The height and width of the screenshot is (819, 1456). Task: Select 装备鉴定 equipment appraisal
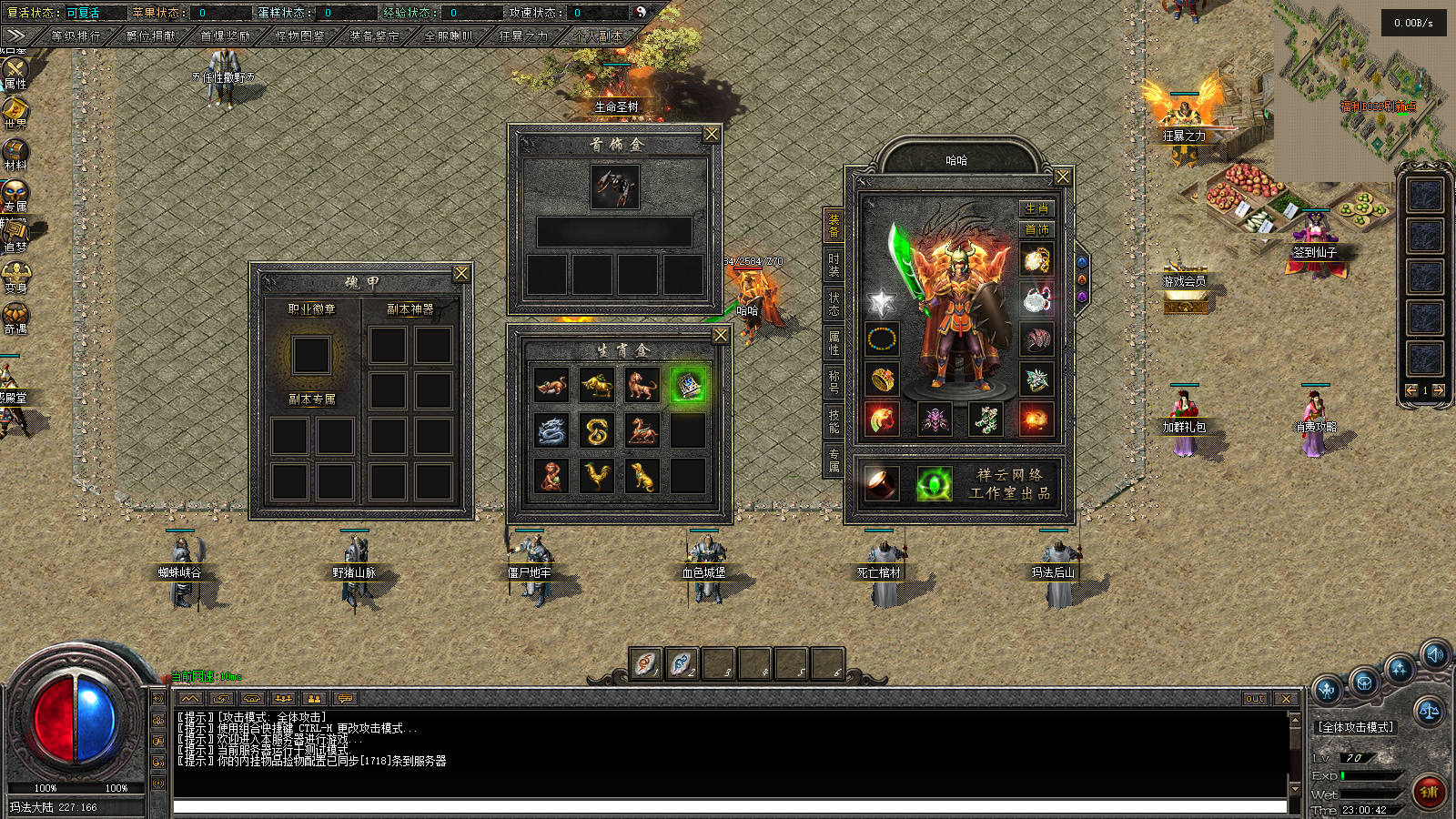click(374, 36)
